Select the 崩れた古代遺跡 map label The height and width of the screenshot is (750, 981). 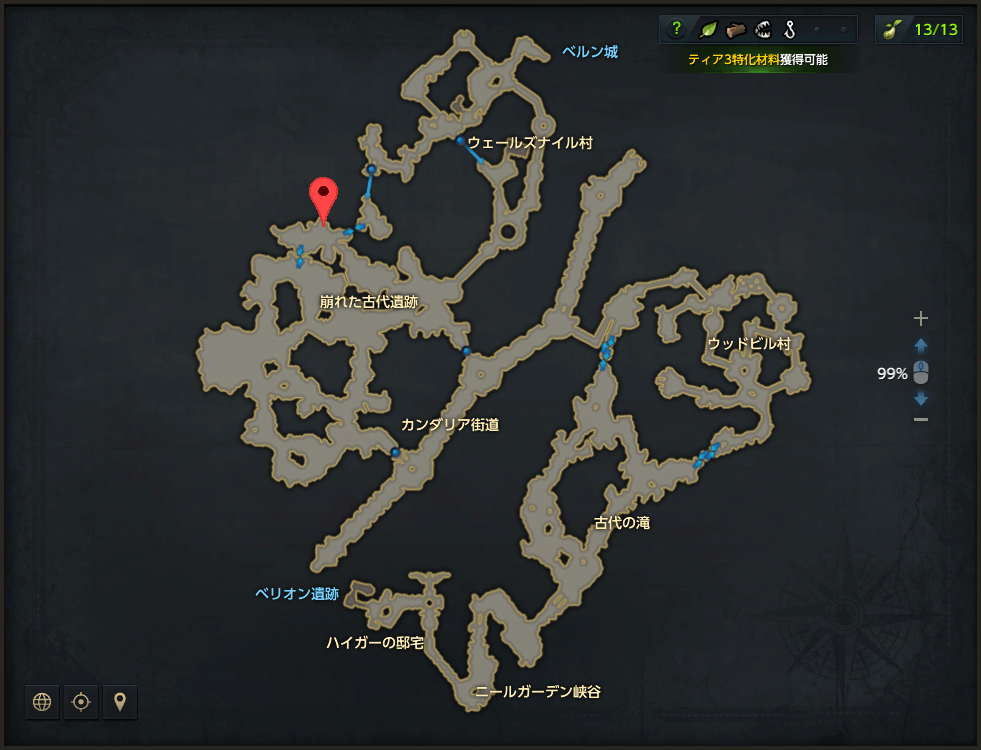368,301
